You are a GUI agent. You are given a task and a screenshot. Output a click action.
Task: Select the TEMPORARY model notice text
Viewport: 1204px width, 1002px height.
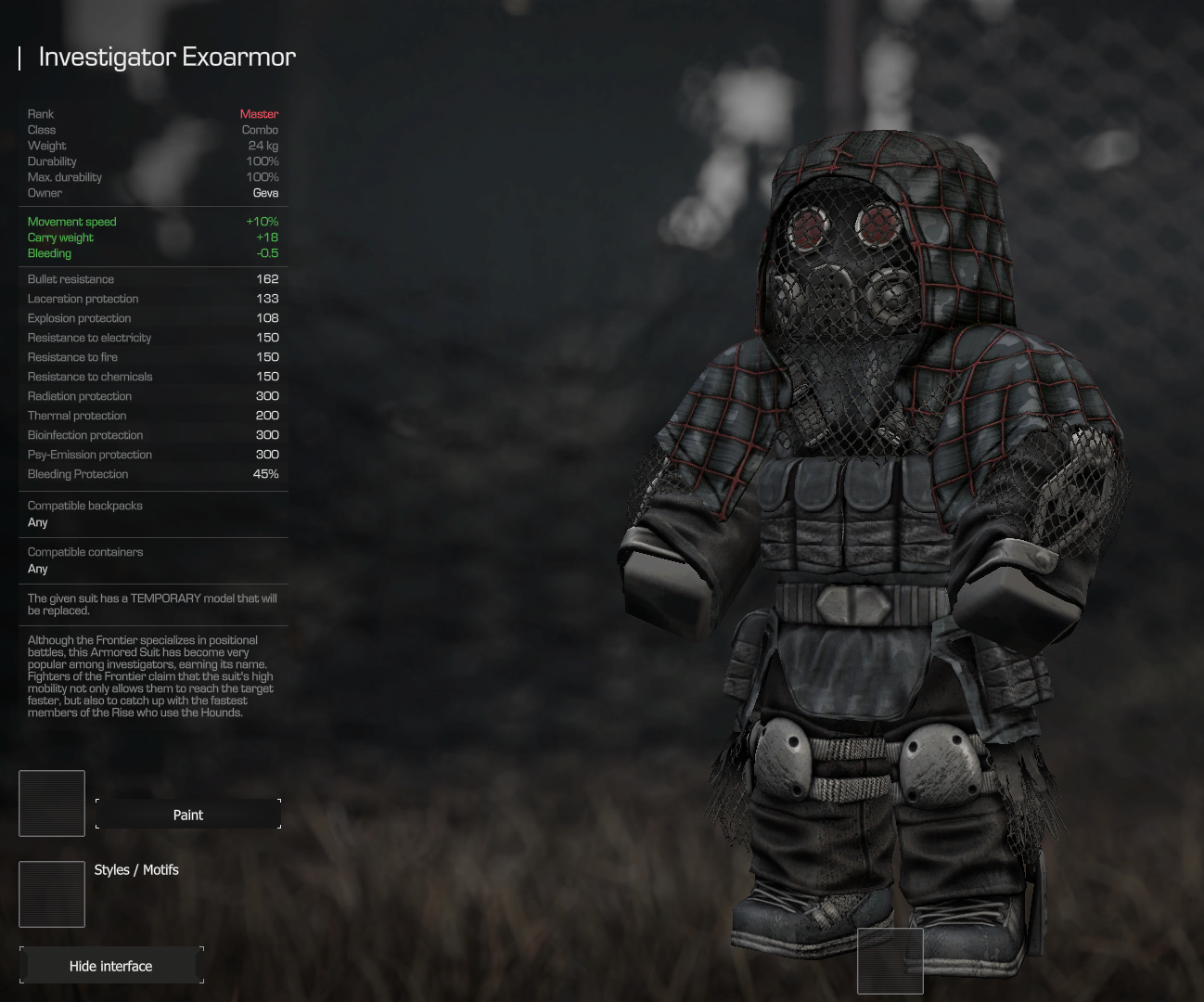pyautogui.click(x=151, y=604)
